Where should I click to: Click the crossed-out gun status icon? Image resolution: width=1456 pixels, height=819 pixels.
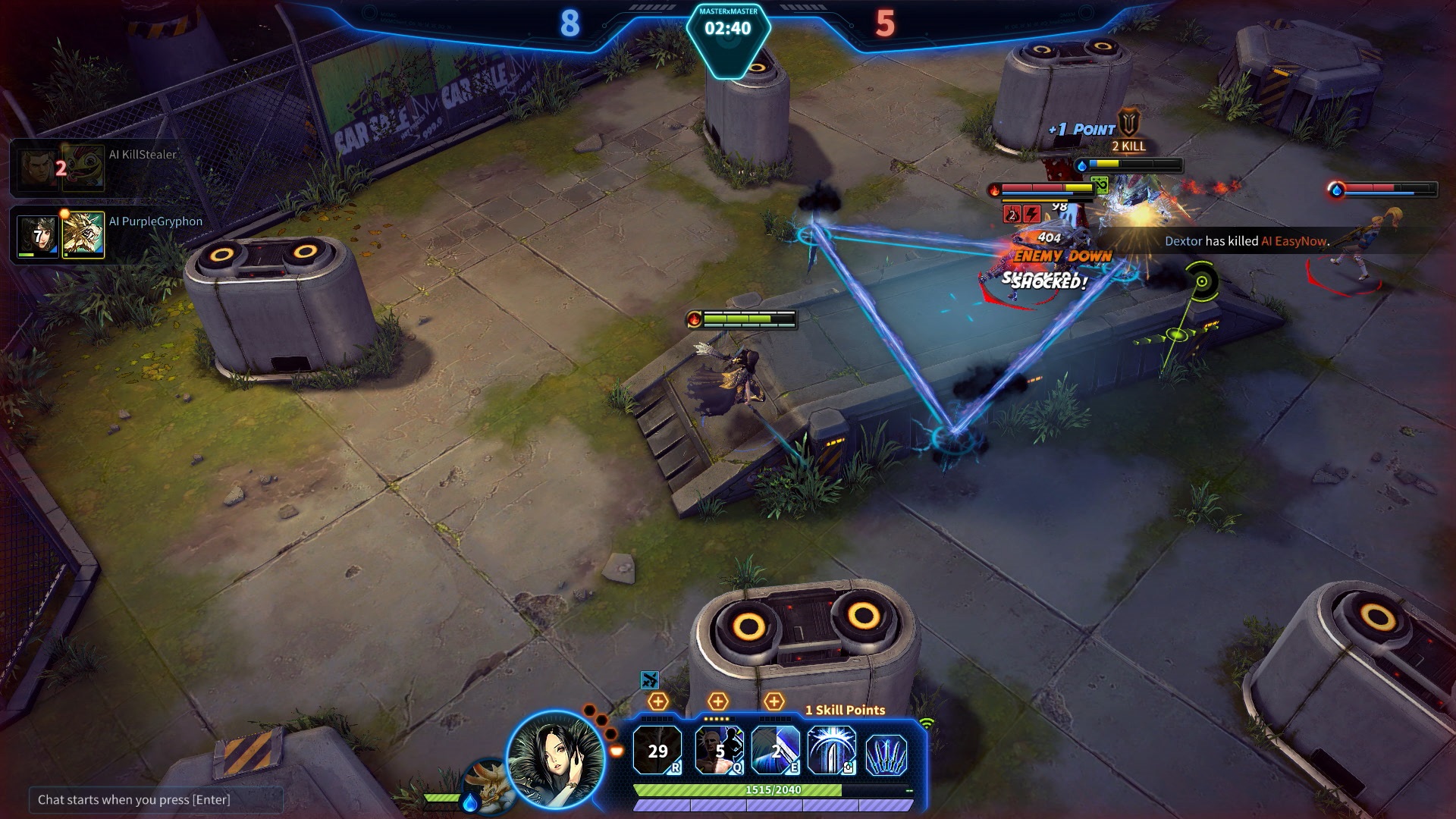649,680
